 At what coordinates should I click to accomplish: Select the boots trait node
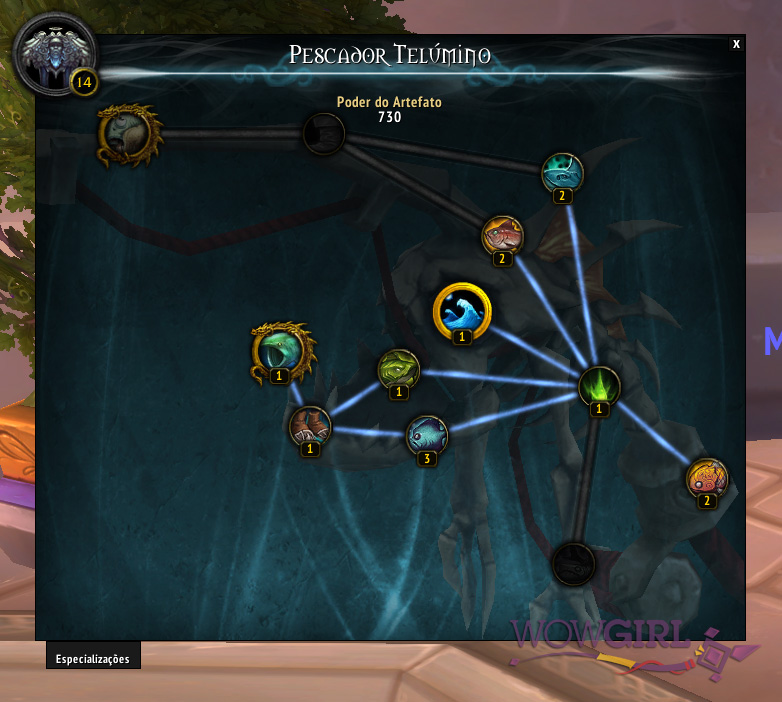click(x=310, y=427)
